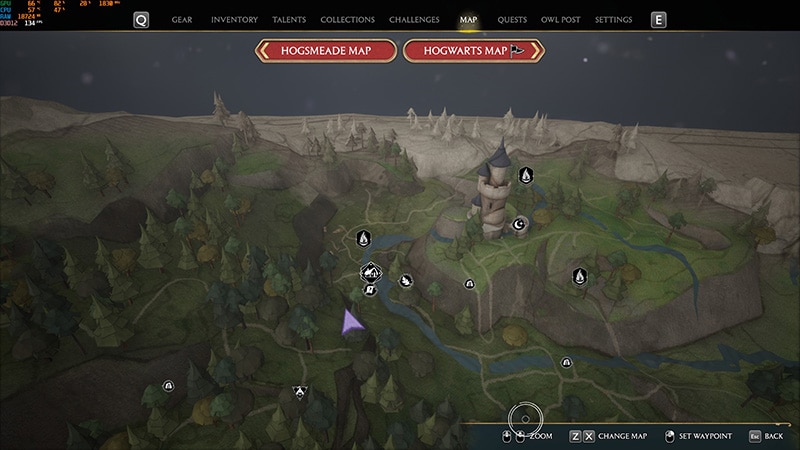The width and height of the screenshot is (800, 450).
Task: Show the Collections tab
Action: 347,20
